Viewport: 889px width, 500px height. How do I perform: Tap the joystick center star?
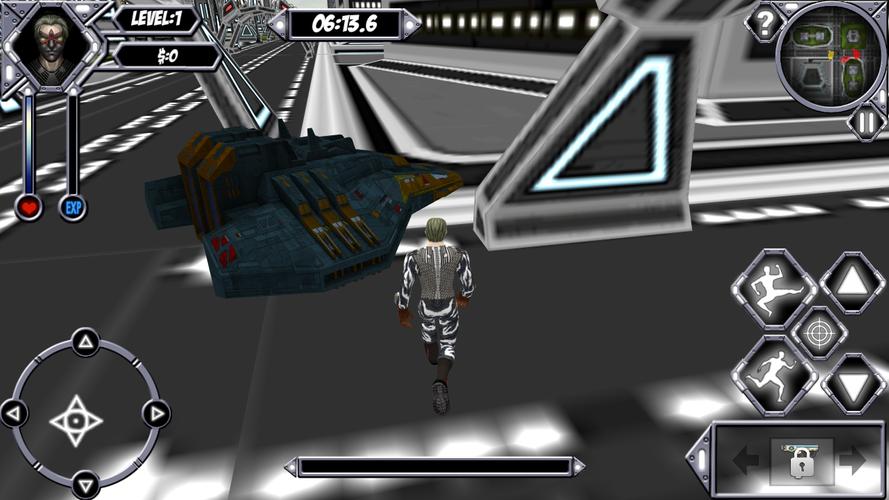coord(77,419)
